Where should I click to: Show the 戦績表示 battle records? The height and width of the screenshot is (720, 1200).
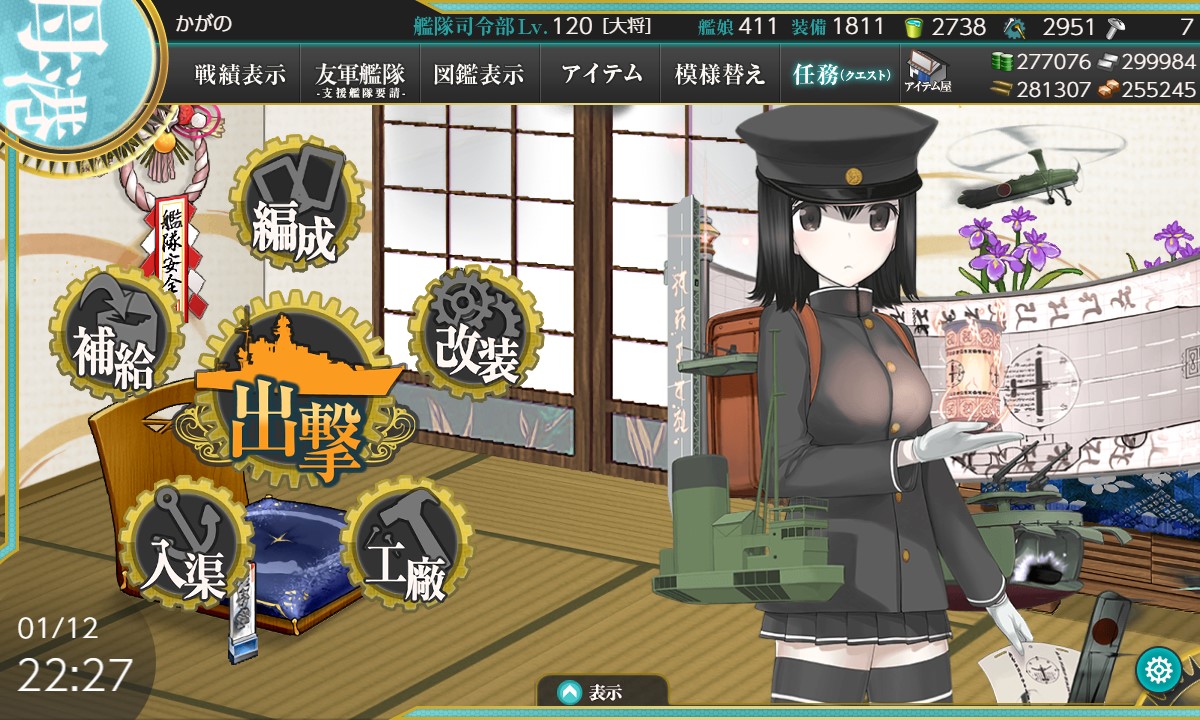point(240,74)
